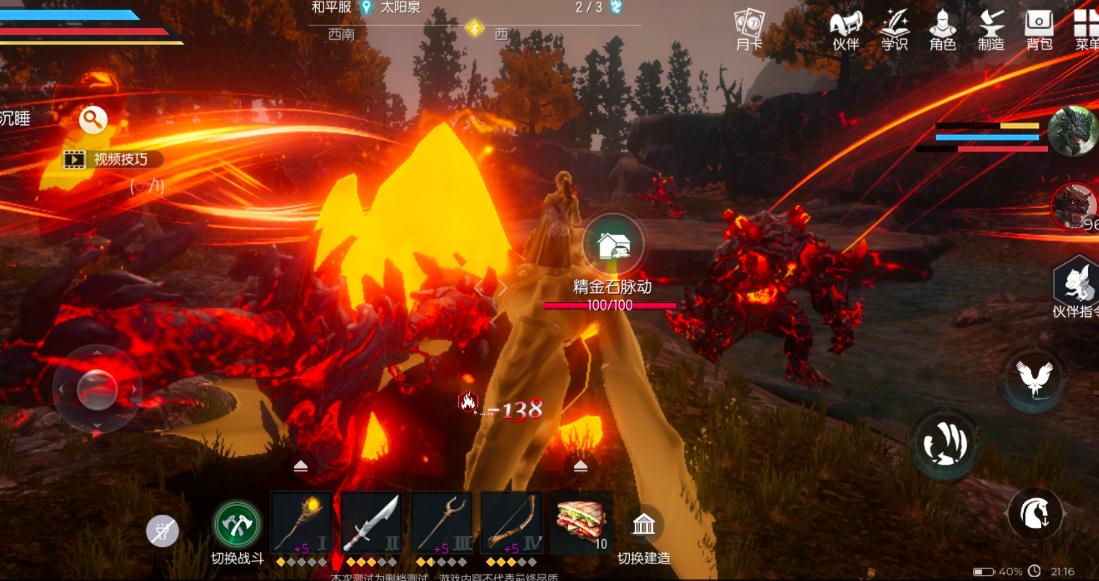The height and width of the screenshot is (581, 1099).
Task: Open the 制造 crafting menu
Action: [x=991, y=27]
